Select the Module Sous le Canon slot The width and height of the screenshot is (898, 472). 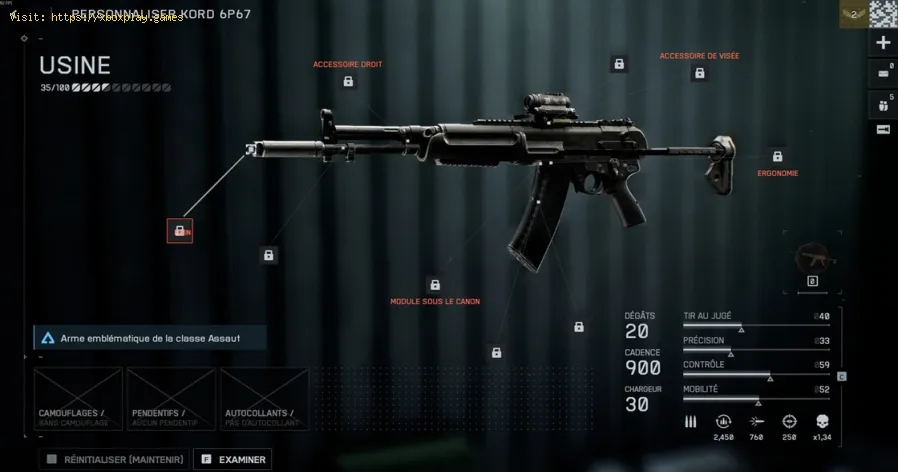pos(434,285)
